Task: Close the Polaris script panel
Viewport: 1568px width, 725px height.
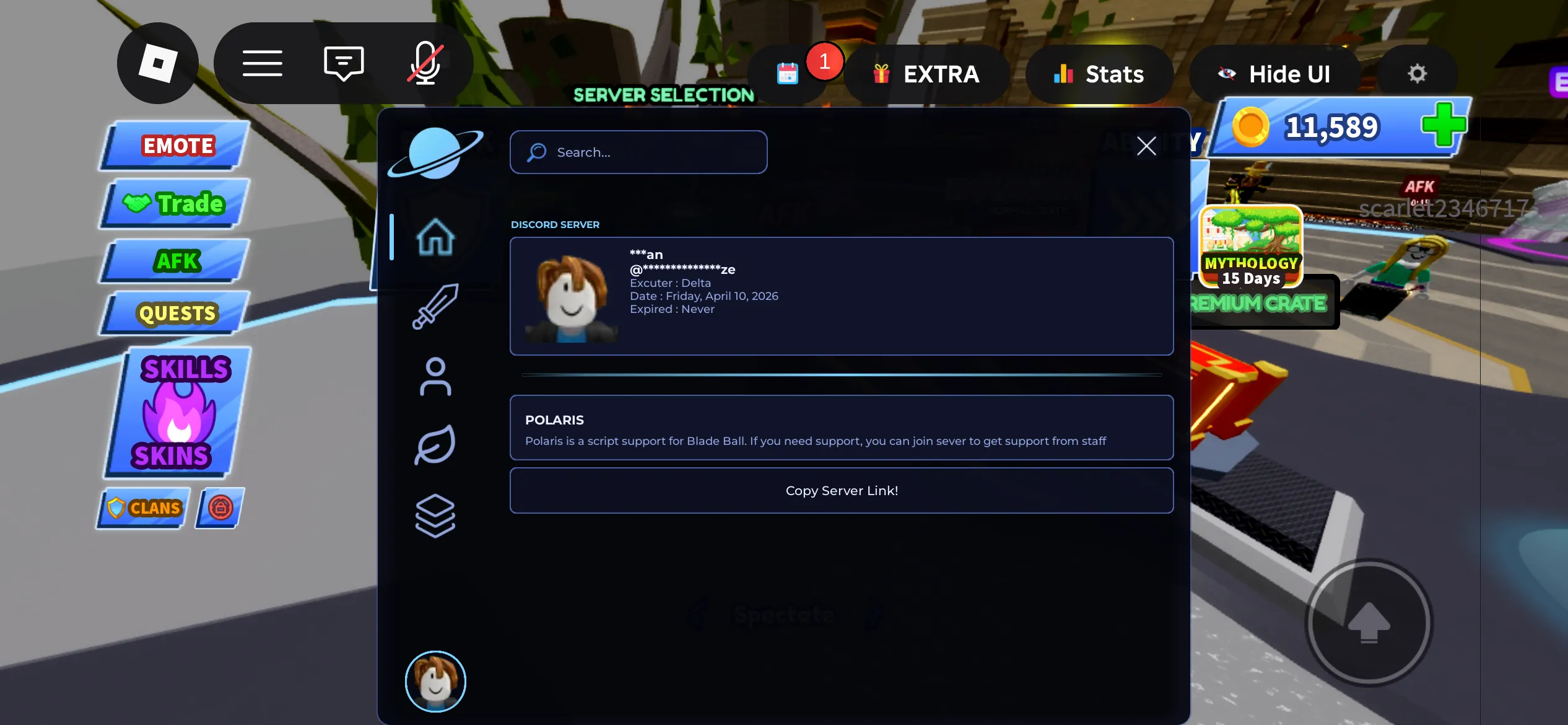Action: point(1146,146)
